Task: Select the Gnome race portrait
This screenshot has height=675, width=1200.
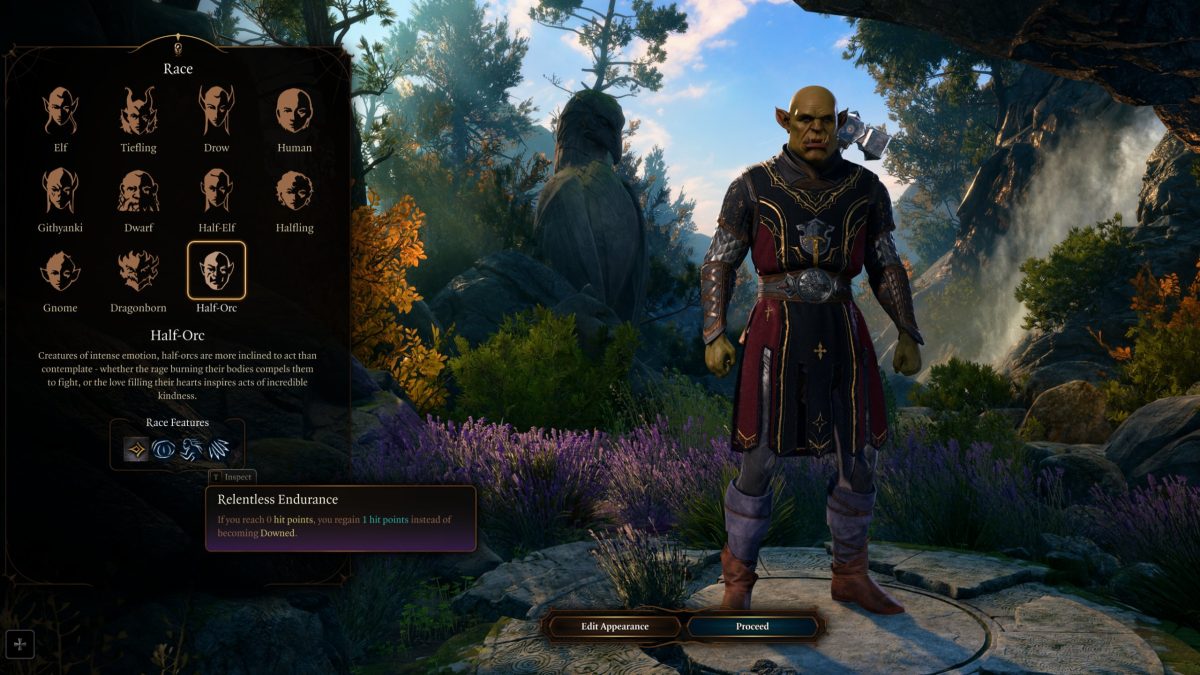Action: 61,271
